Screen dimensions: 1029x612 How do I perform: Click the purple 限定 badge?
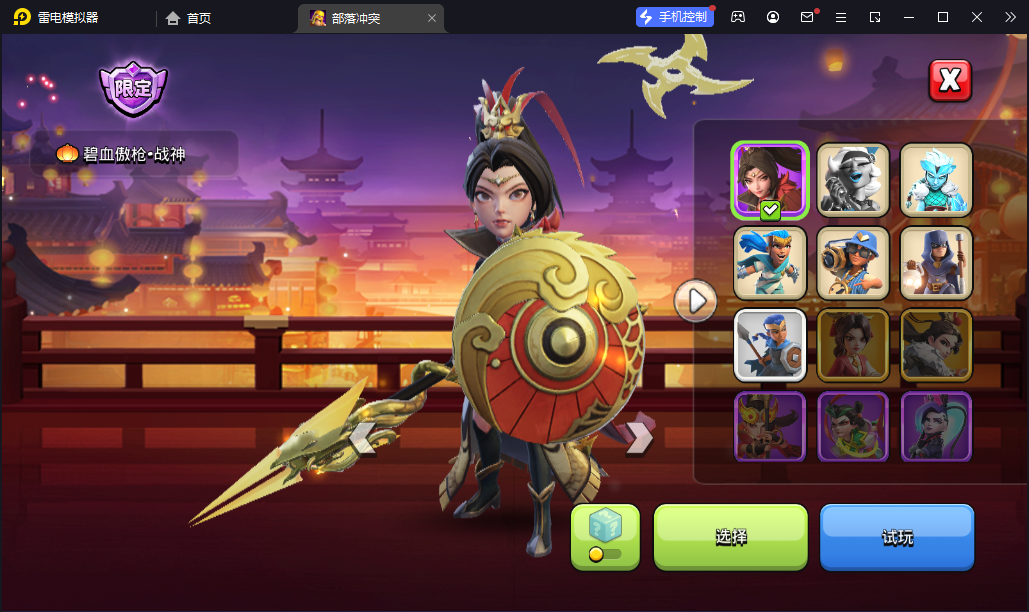[133, 88]
